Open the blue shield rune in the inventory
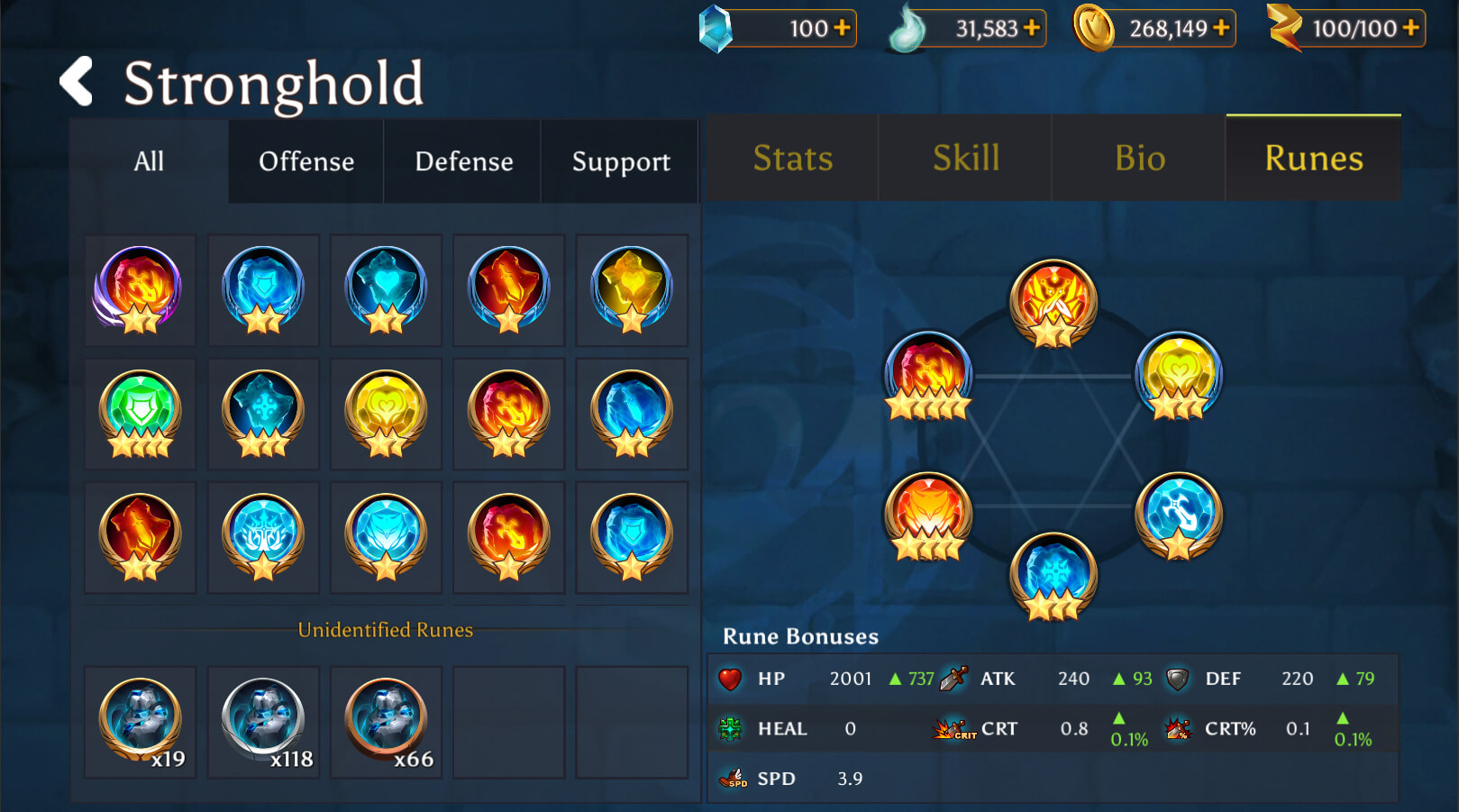Image resolution: width=1459 pixels, height=812 pixels. pos(262,290)
